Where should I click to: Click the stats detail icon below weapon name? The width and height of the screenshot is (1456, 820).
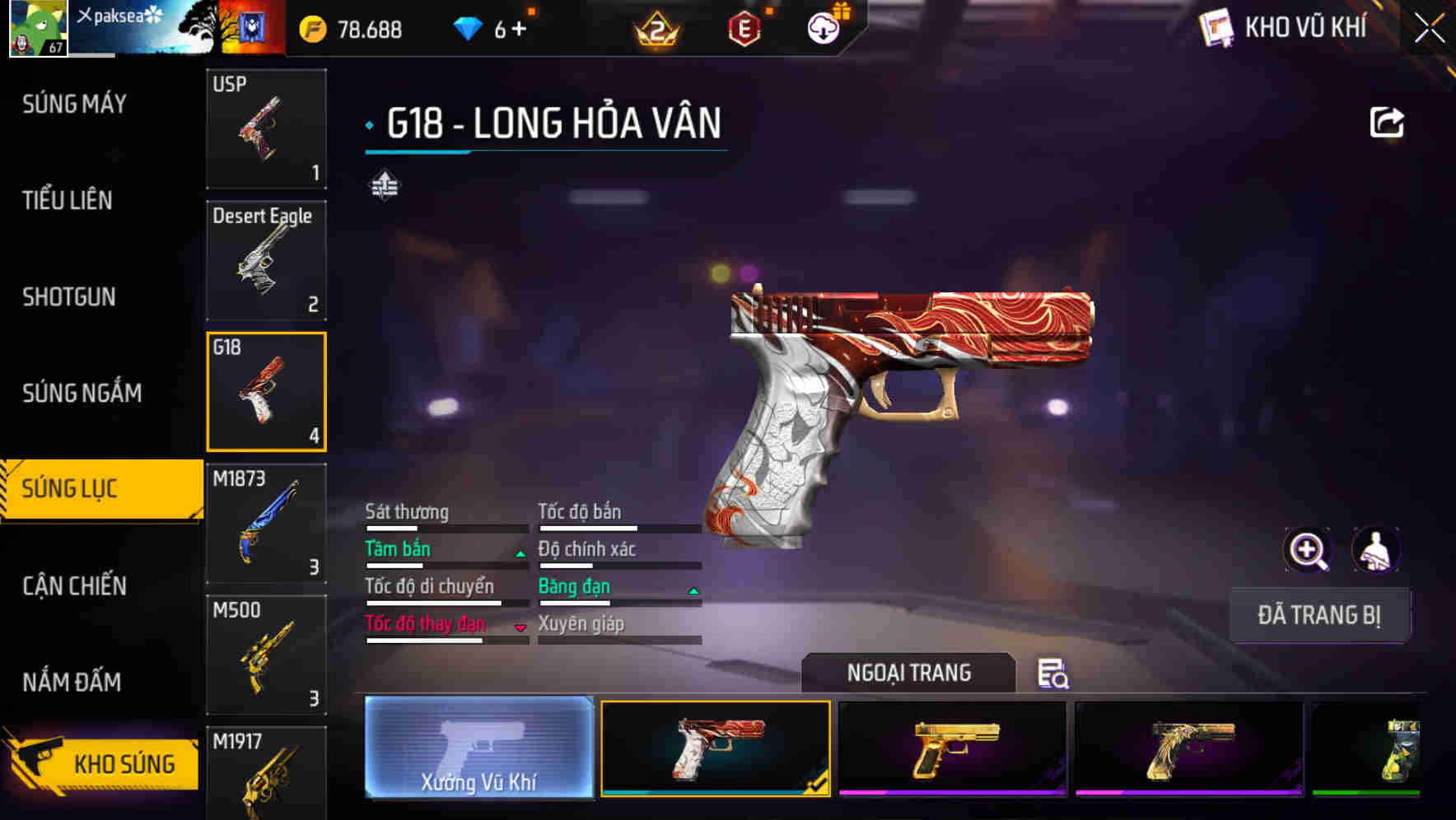coord(385,185)
